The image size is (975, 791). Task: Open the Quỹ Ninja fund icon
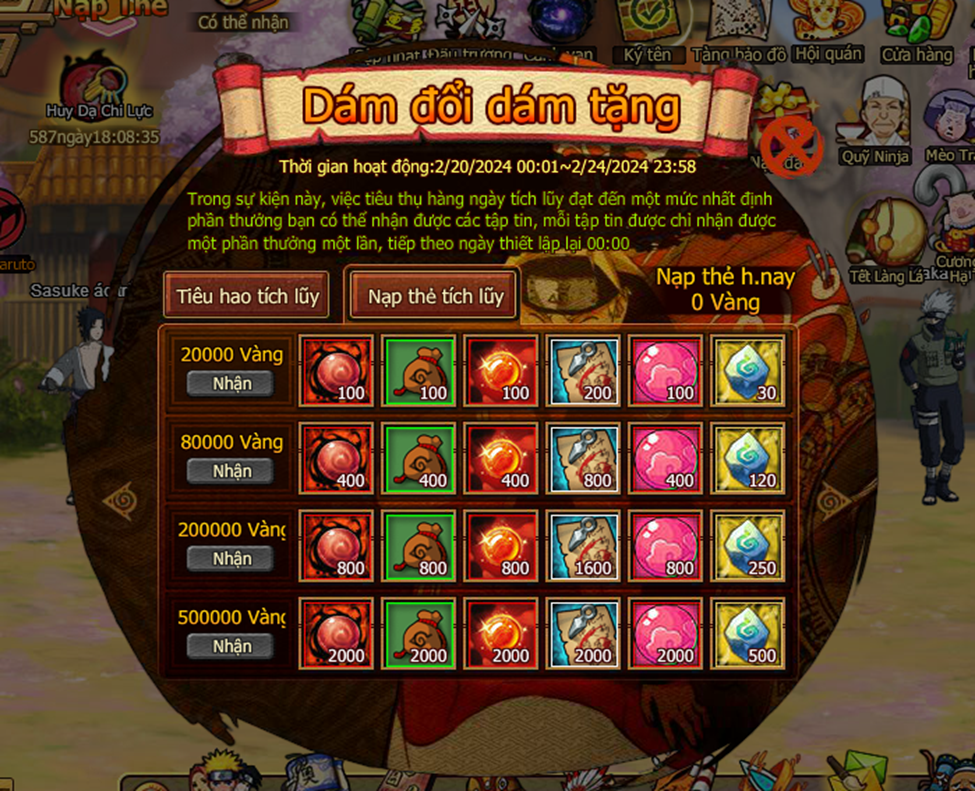[876, 120]
